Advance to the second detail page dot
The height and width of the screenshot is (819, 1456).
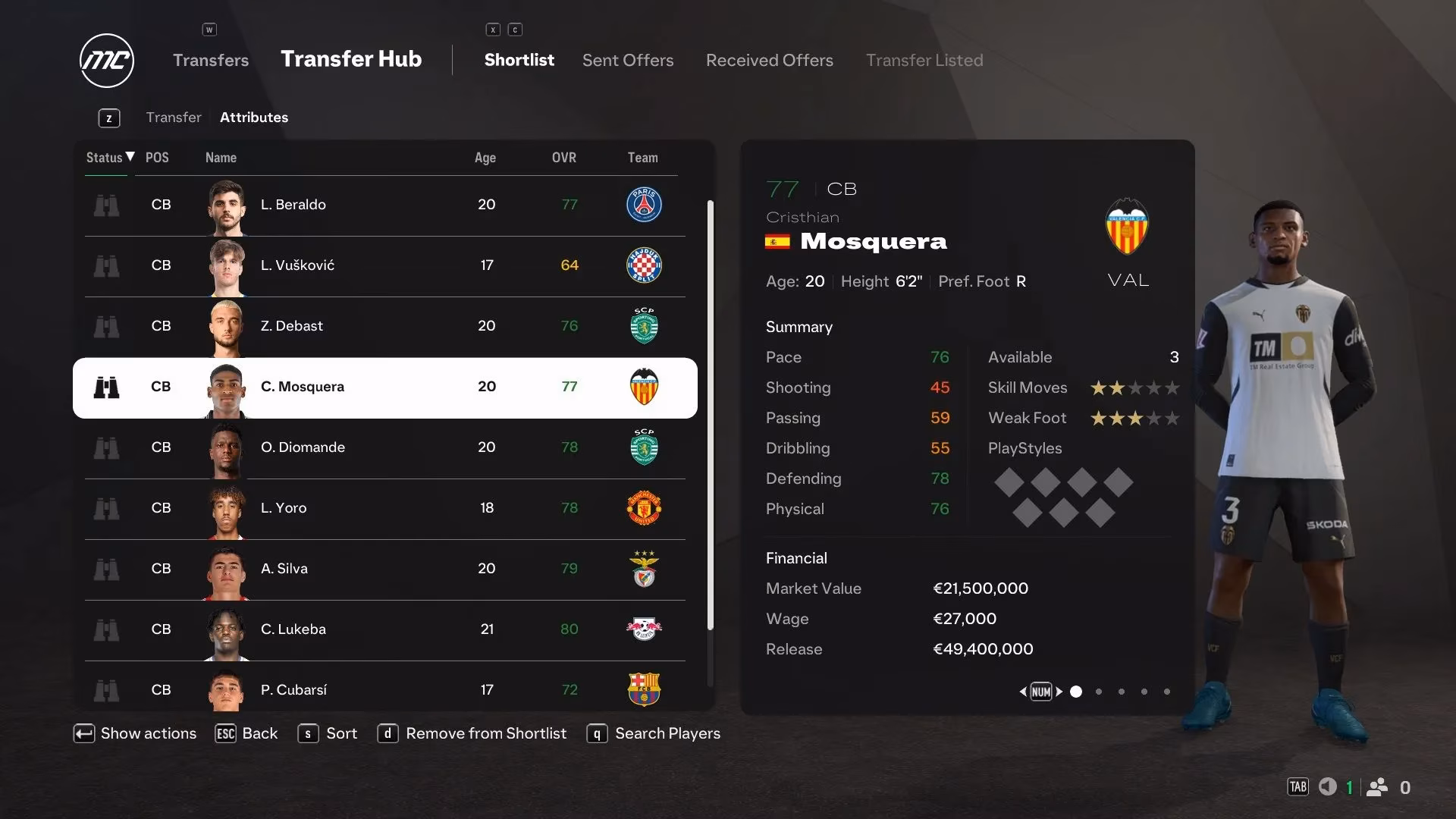(x=1099, y=692)
